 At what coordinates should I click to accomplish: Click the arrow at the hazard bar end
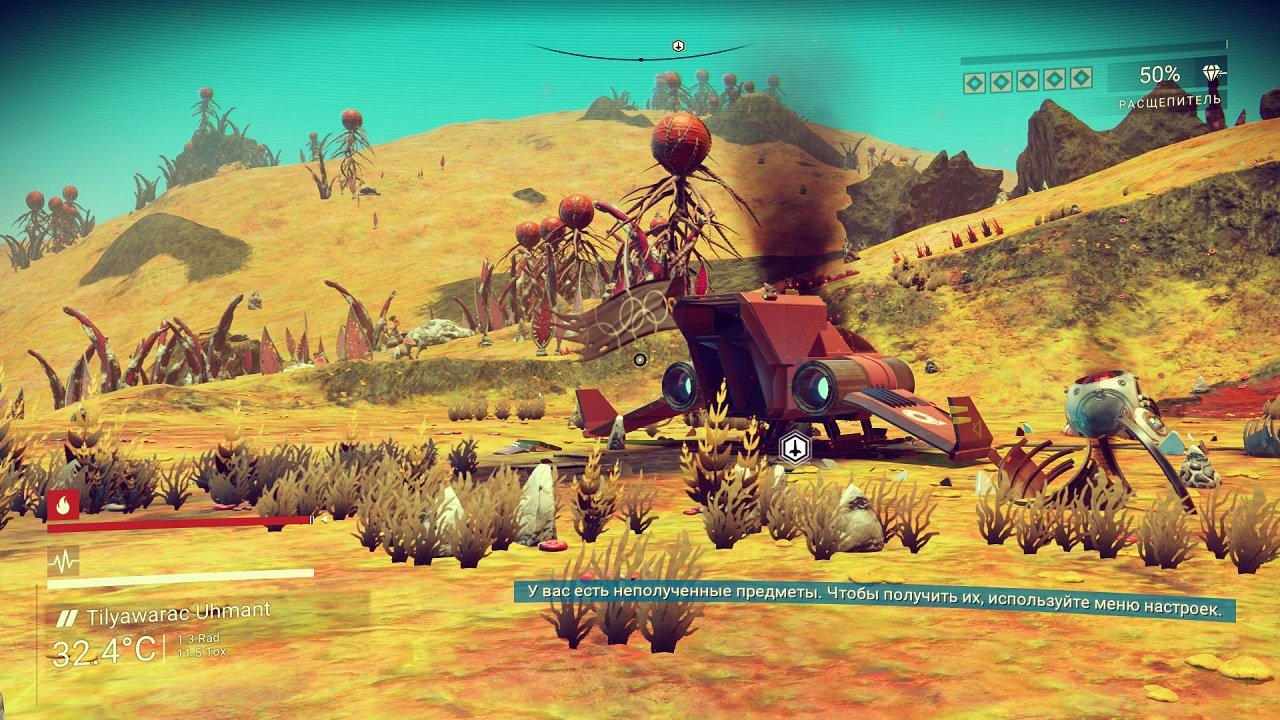324,520
